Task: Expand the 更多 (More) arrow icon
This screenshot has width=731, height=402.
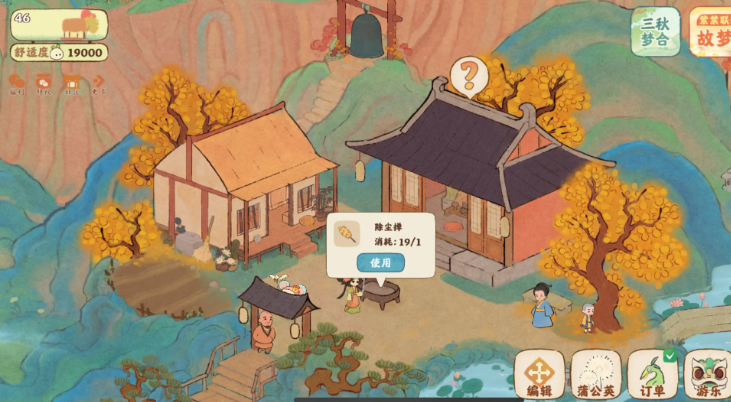Action: pyautogui.click(x=98, y=82)
